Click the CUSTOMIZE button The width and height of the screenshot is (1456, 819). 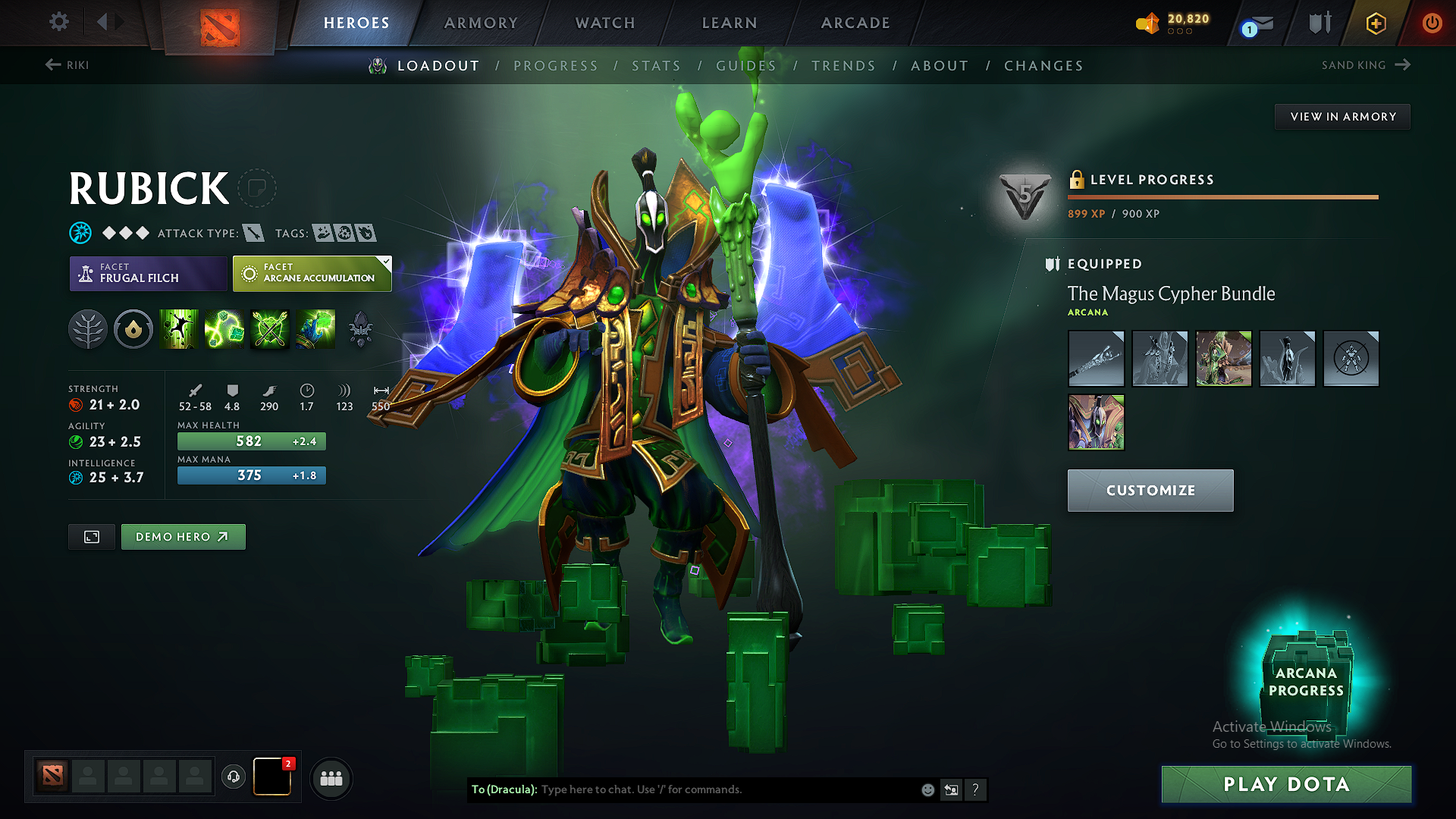click(1150, 490)
